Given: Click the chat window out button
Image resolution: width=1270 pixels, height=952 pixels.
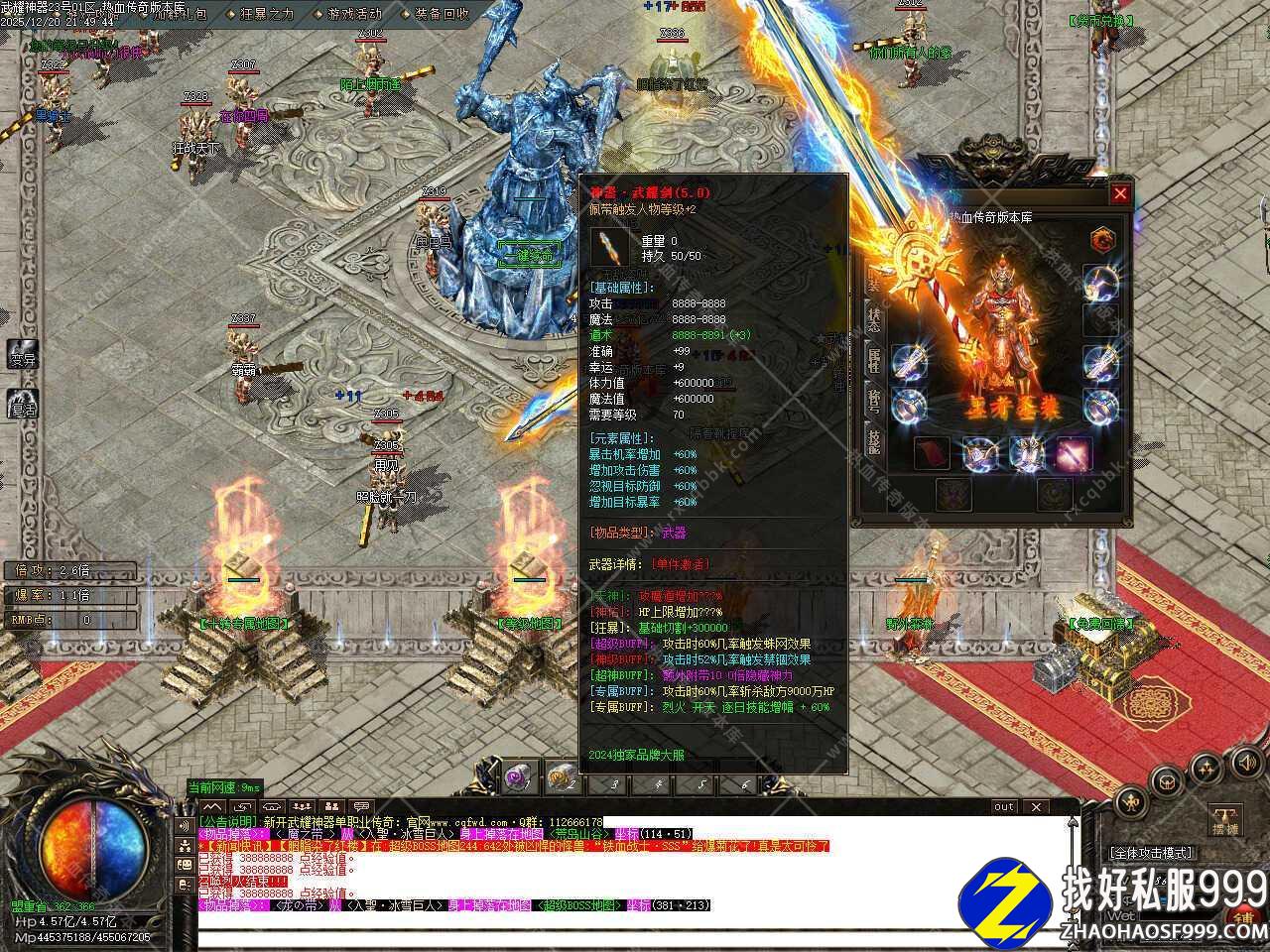Looking at the screenshot, I should point(1004,806).
